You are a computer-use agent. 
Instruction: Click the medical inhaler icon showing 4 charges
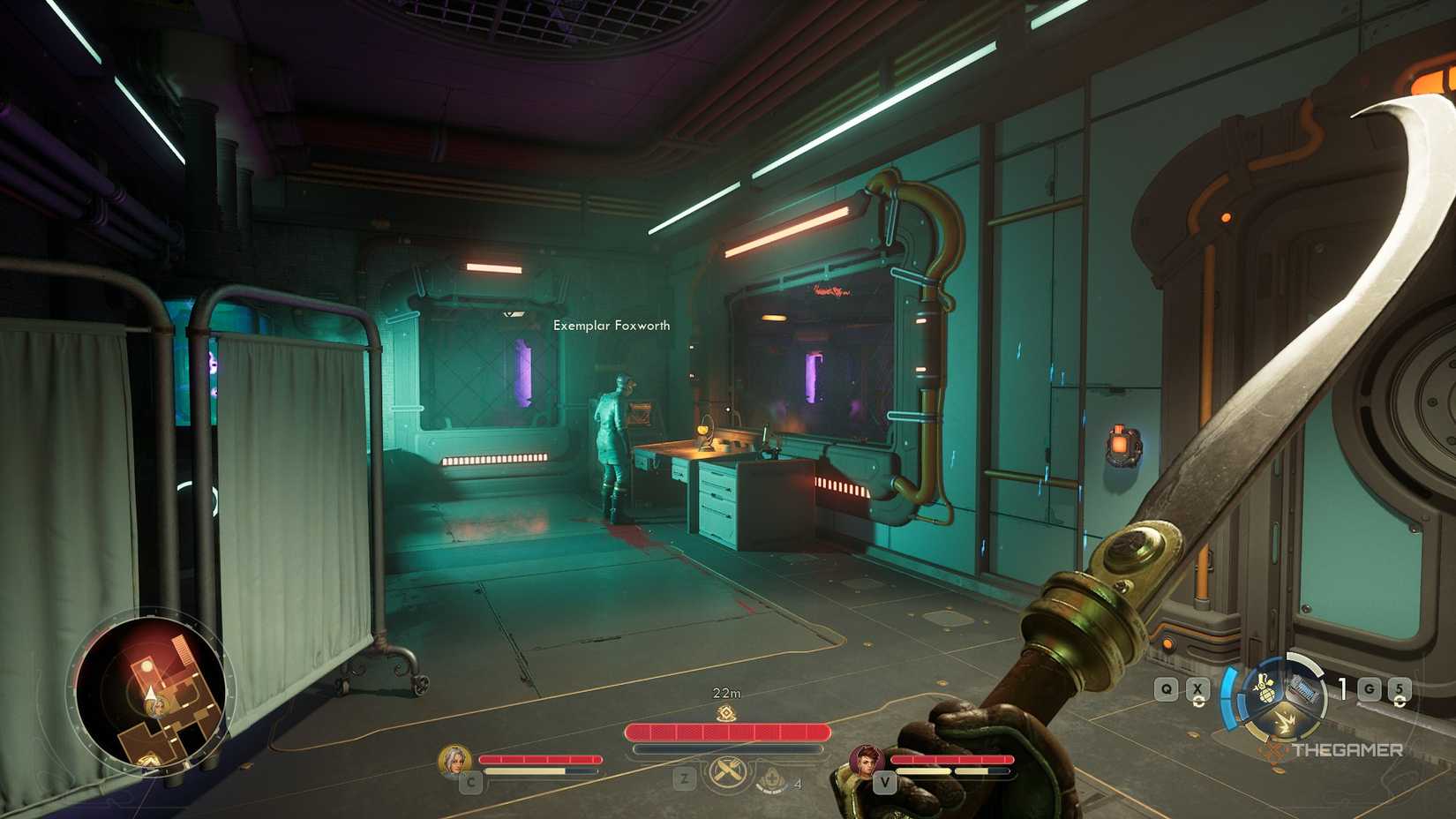[773, 780]
